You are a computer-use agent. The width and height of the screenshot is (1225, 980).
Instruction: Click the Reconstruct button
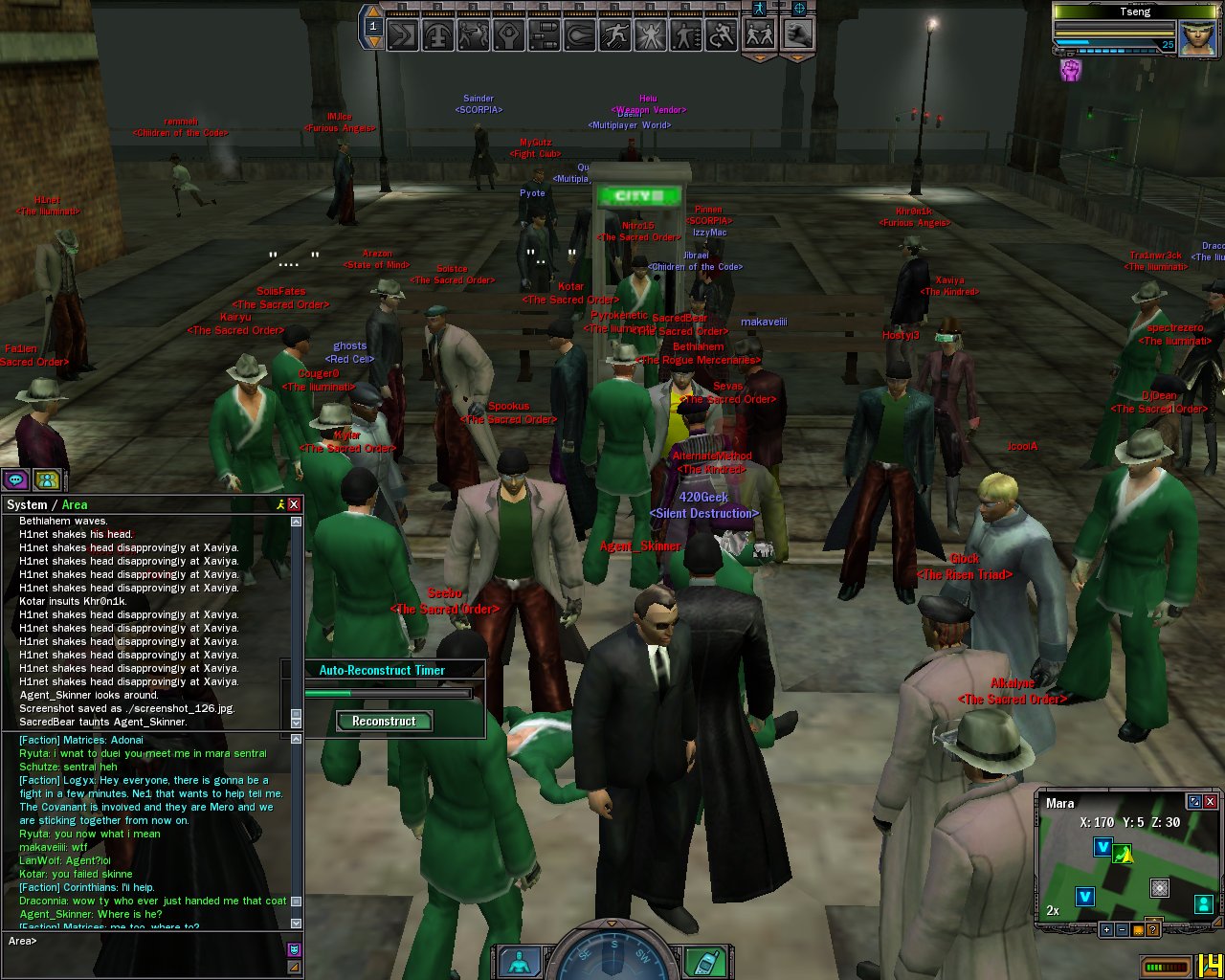pyautogui.click(x=384, y=722)
